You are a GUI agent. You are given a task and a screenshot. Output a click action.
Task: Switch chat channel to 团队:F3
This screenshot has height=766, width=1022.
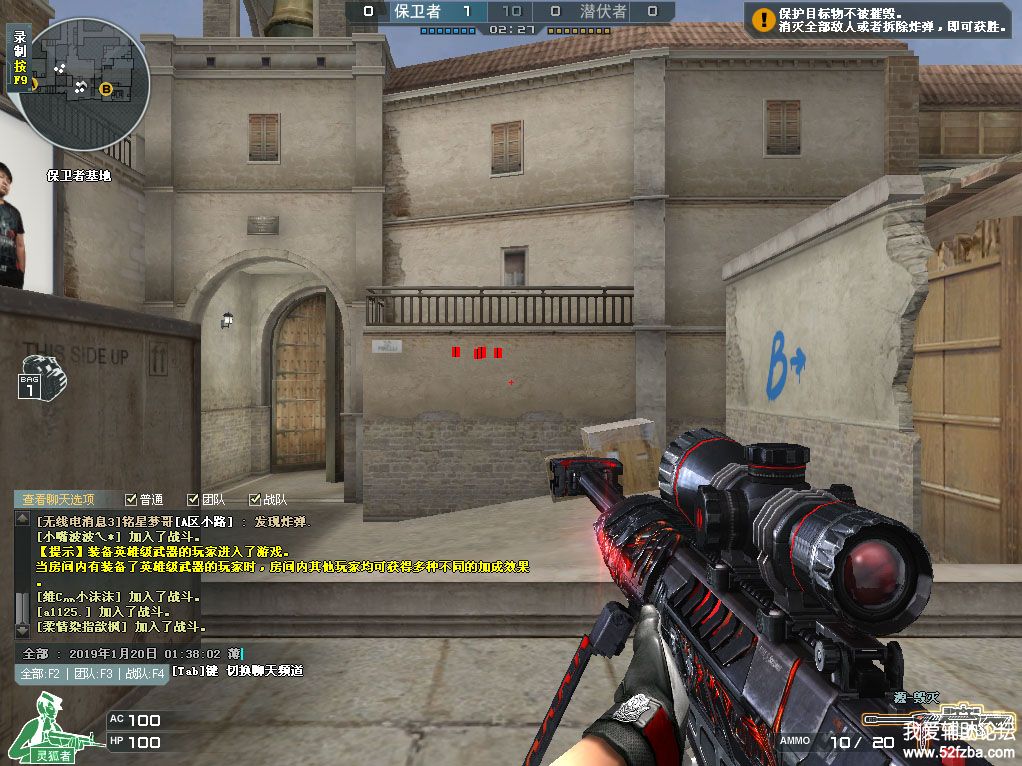[92, 674]
